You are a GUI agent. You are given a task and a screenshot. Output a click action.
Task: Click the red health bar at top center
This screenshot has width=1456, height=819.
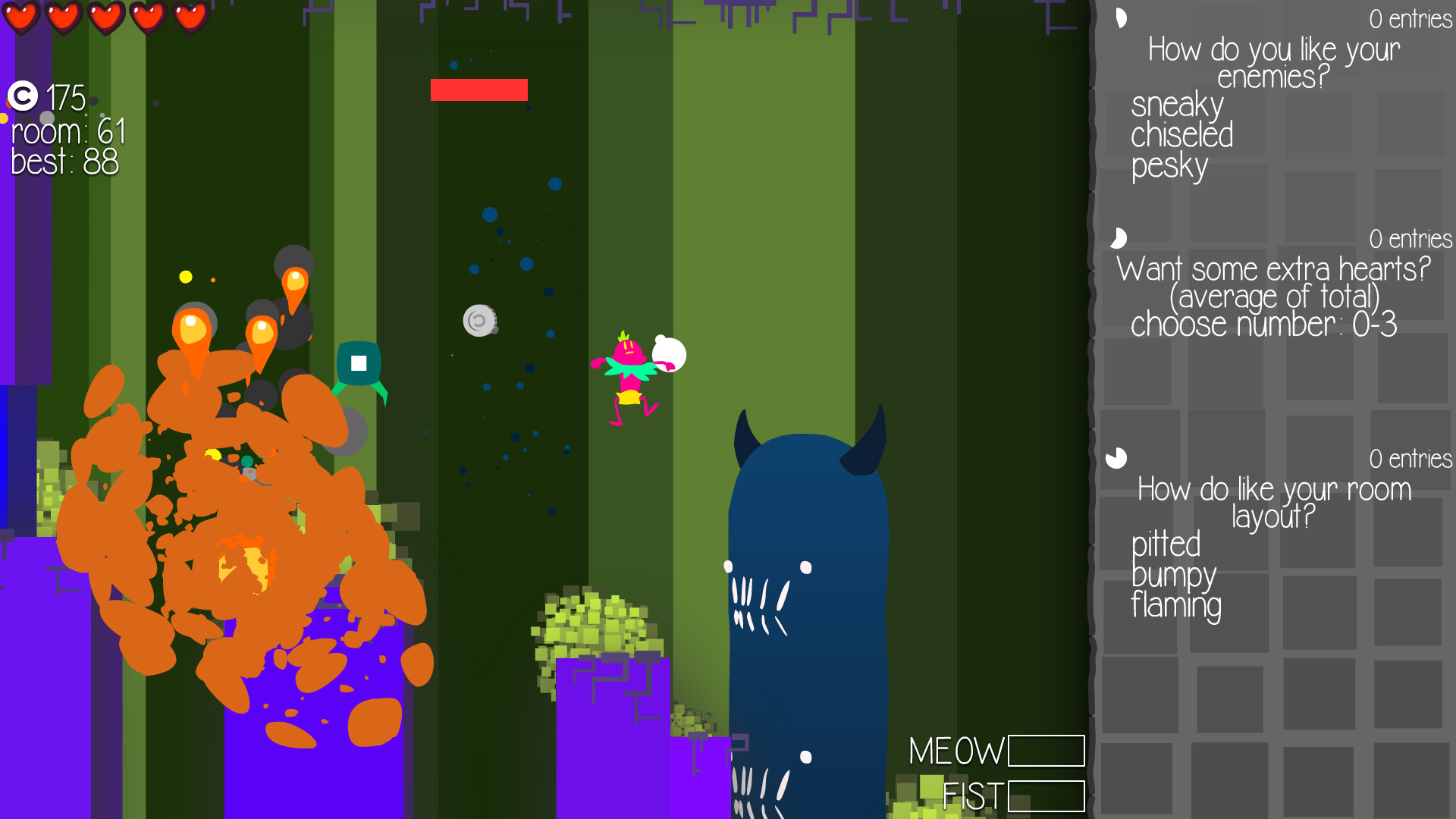(x=479, y=90)
